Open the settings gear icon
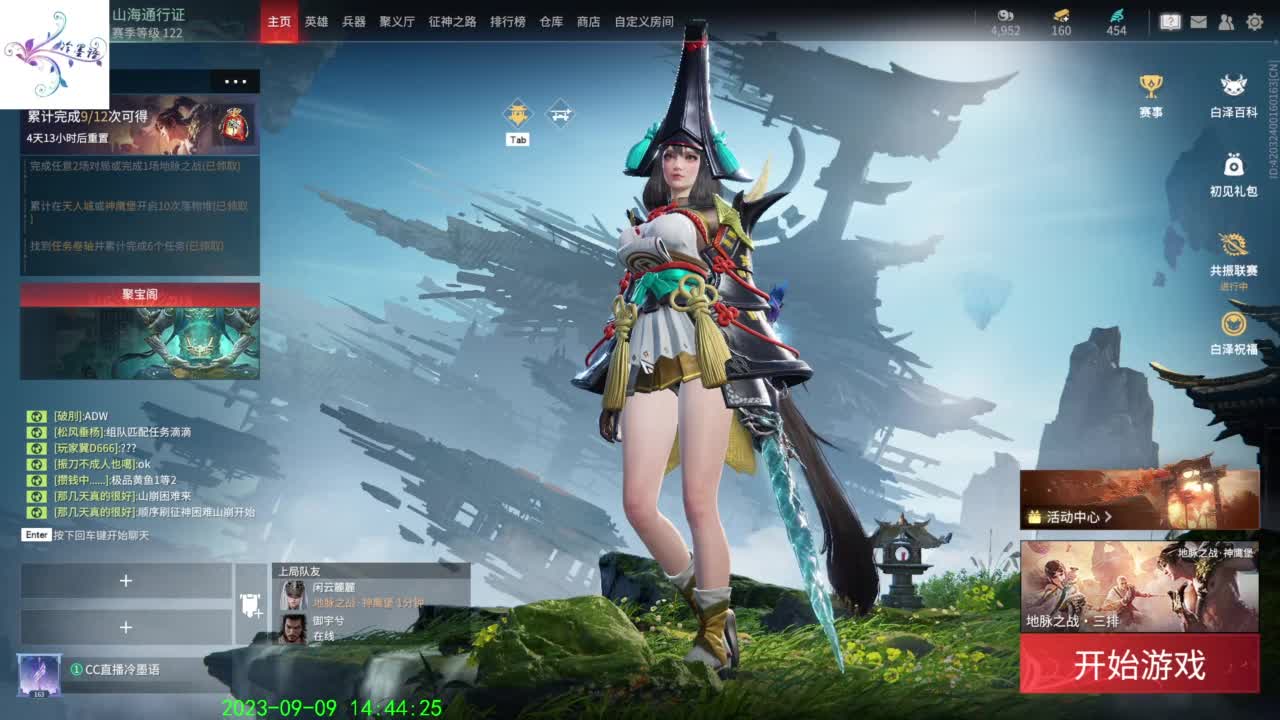This screenshot has width=1280, height=720. 1253,22
